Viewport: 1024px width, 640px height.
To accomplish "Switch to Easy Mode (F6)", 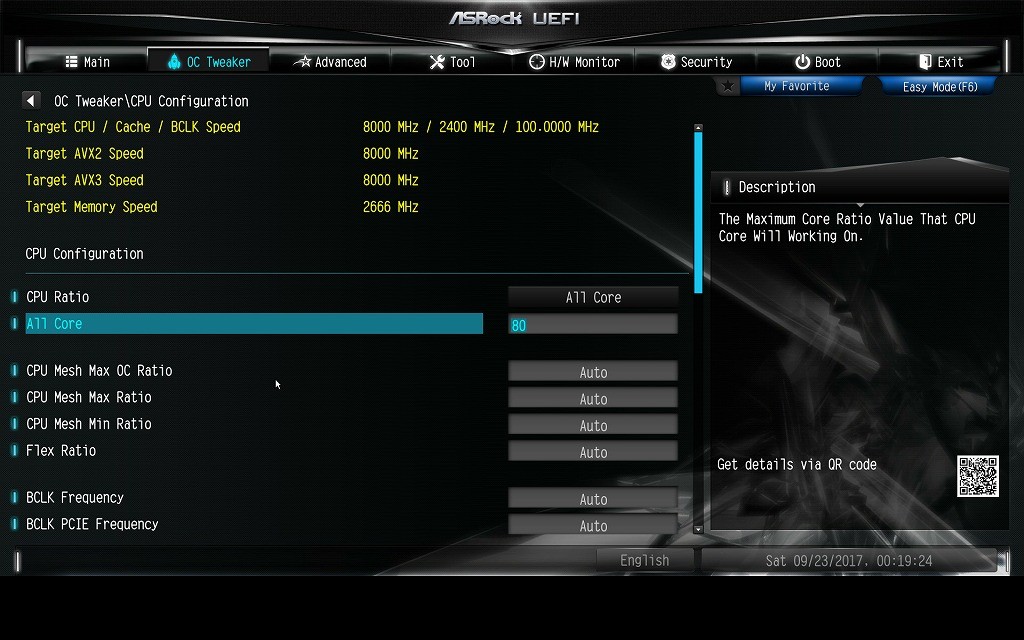I will [939, 87].
